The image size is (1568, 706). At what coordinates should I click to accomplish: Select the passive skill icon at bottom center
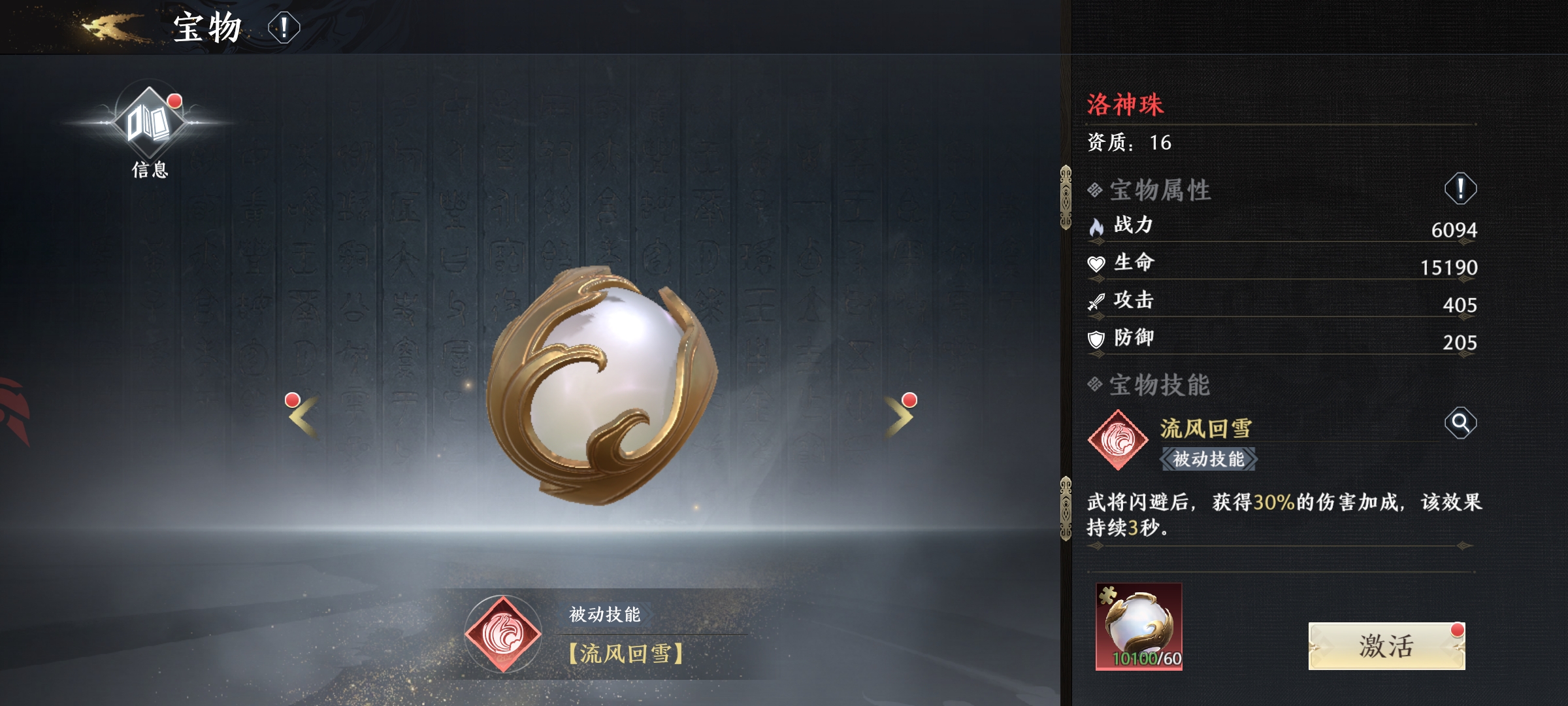(503, 634)
